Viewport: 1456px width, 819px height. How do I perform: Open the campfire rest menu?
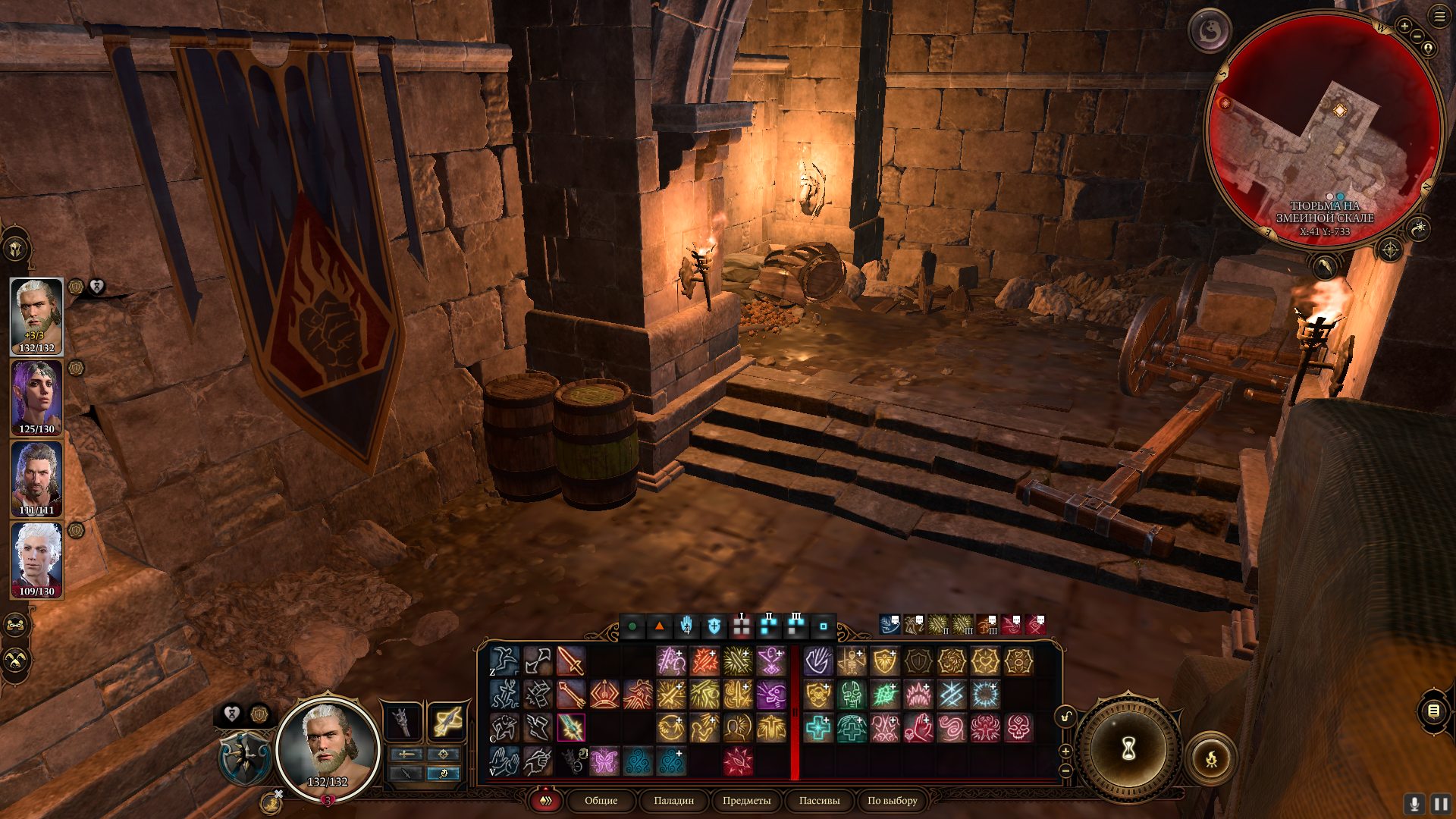[x=1211, y=758]
